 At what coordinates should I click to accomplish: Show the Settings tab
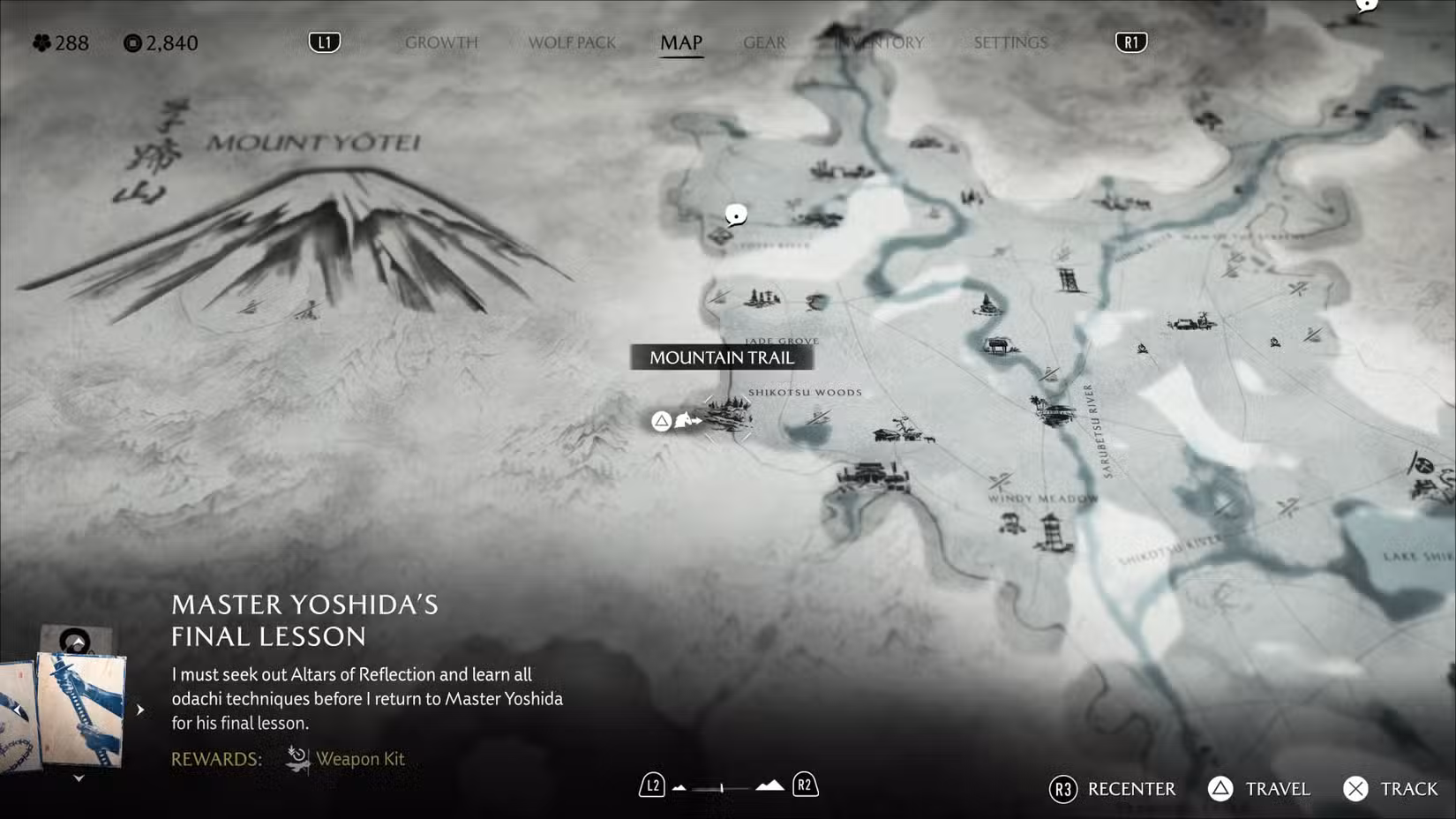pos(1010,42)
